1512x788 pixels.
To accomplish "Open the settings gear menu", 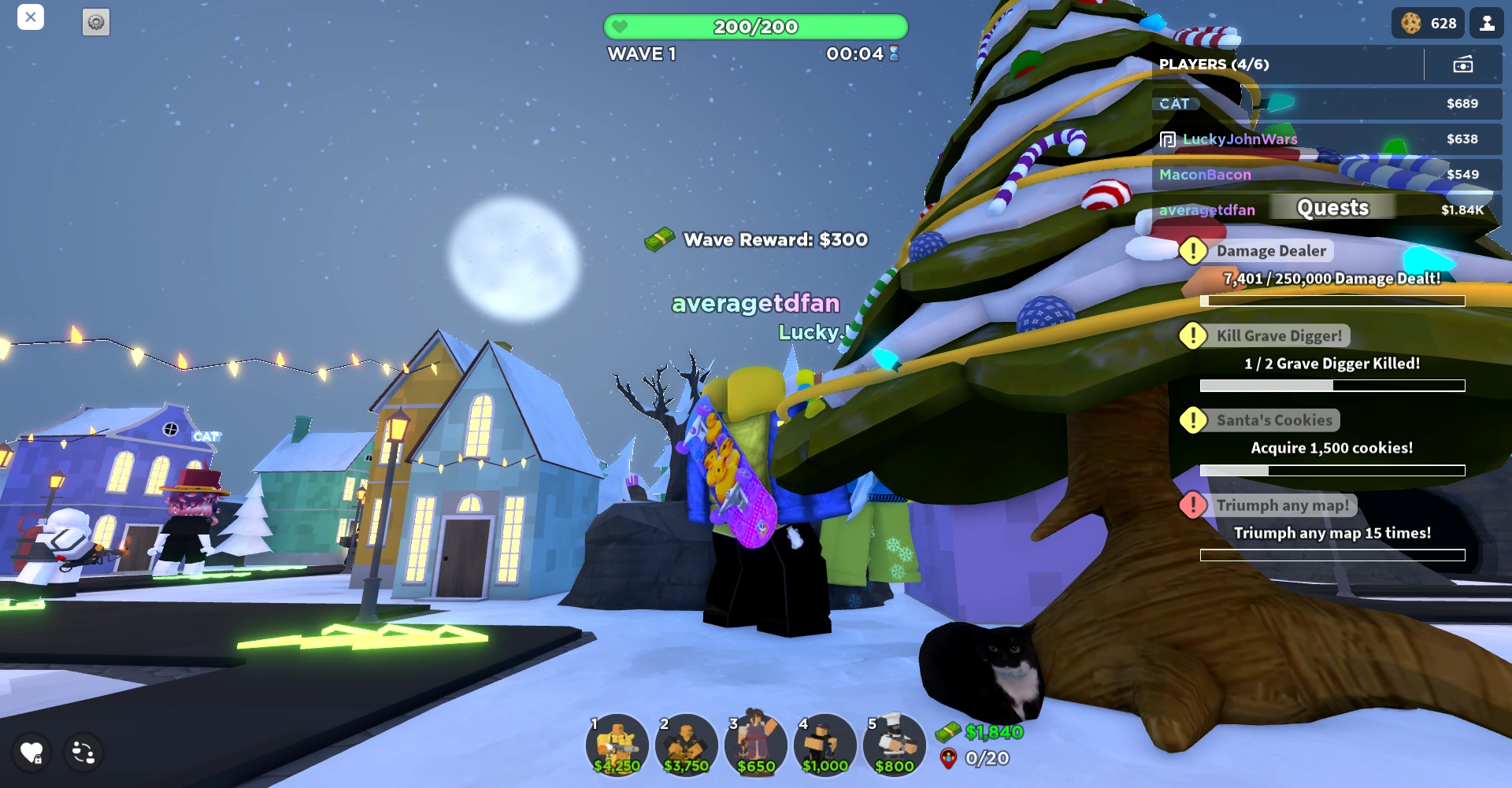I will [96, 23].
